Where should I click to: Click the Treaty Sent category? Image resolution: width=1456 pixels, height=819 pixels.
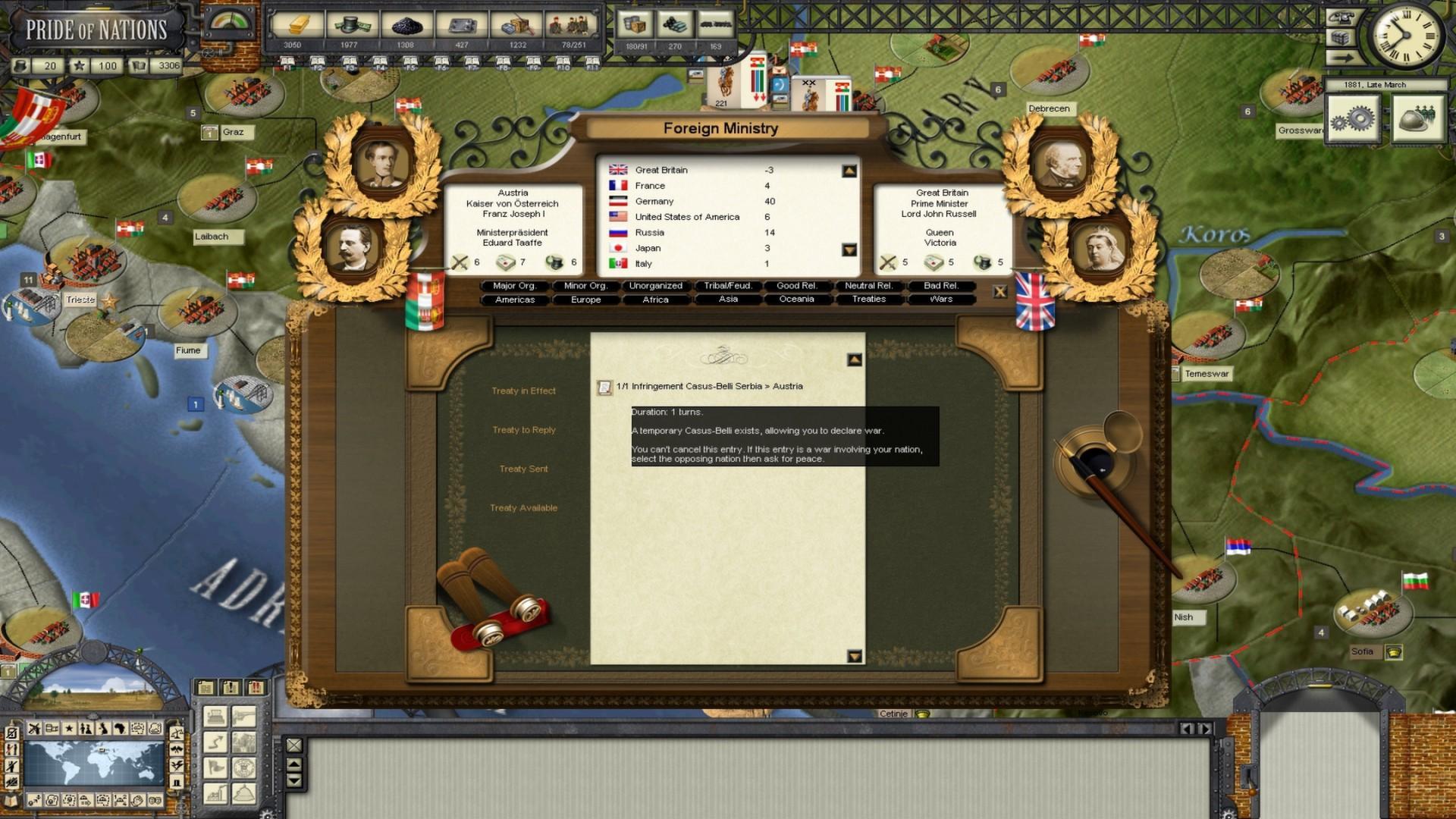(x=523, y=469)
